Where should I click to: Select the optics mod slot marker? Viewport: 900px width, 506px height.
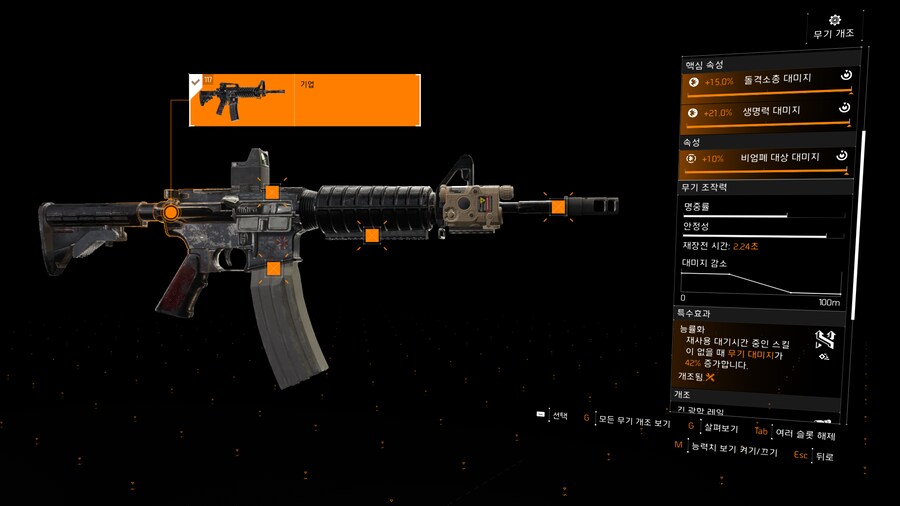pos(271,193)
